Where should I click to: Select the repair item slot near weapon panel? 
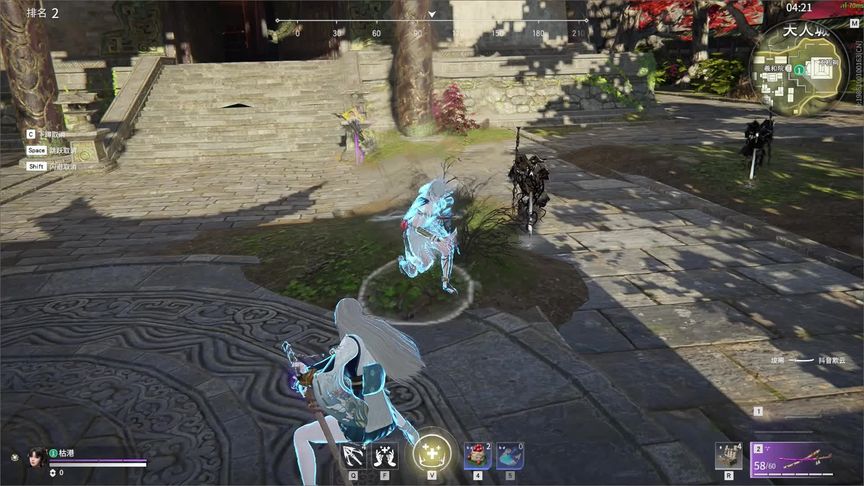(x=728, y=456)
